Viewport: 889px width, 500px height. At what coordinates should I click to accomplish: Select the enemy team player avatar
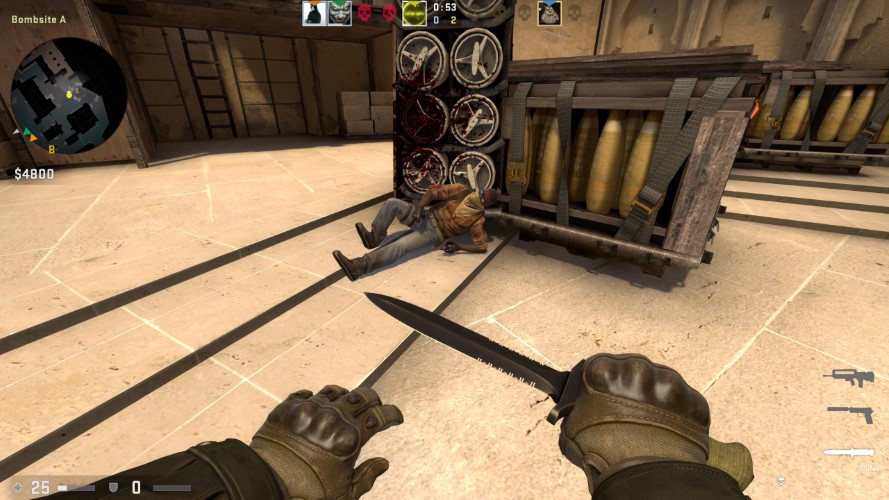click(549, 13)
